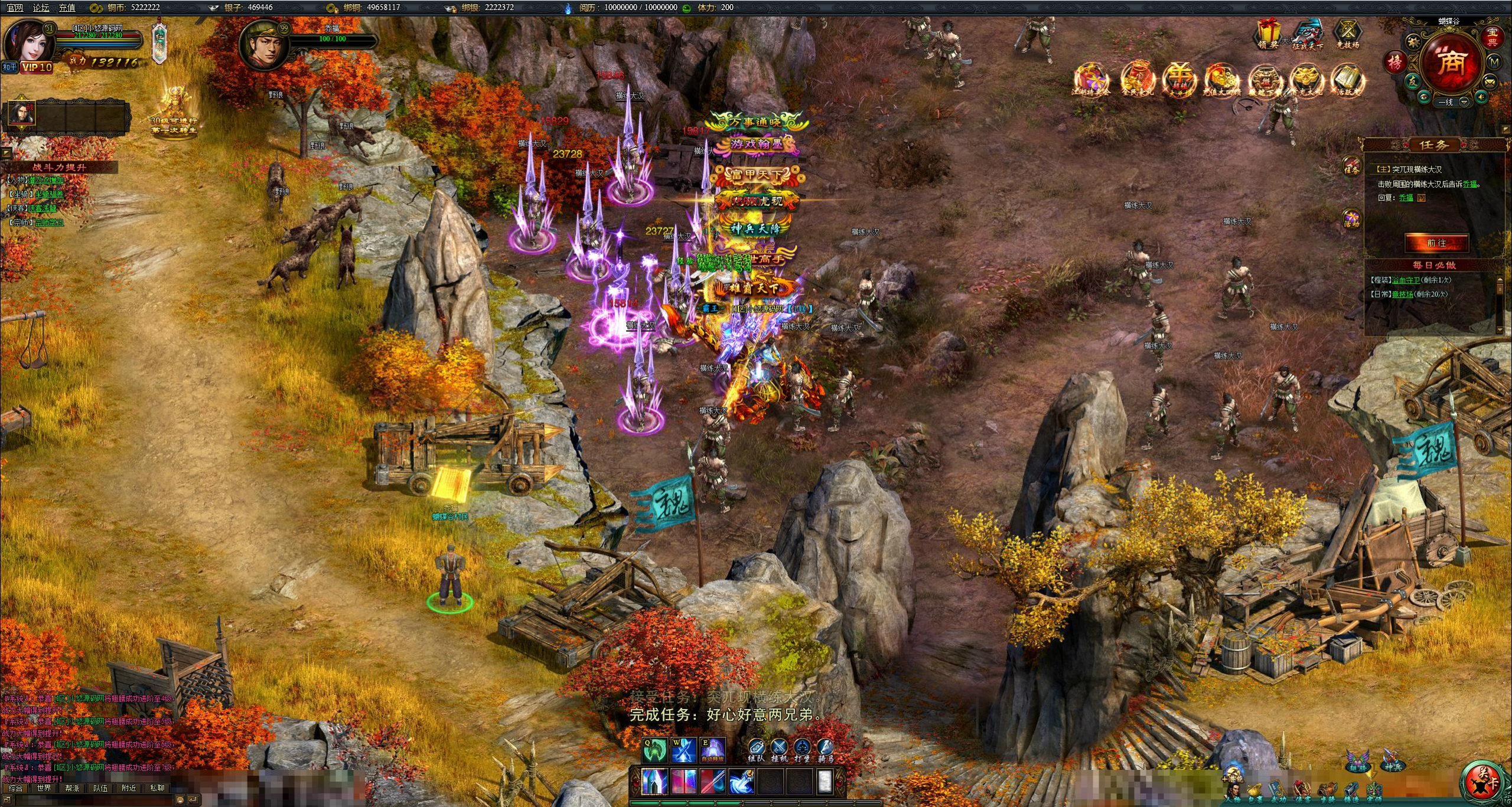This screenshot has height=807, width=1512.
Task: Click the 前往 go-to quest button
Action: click(x=1436, y=243)
